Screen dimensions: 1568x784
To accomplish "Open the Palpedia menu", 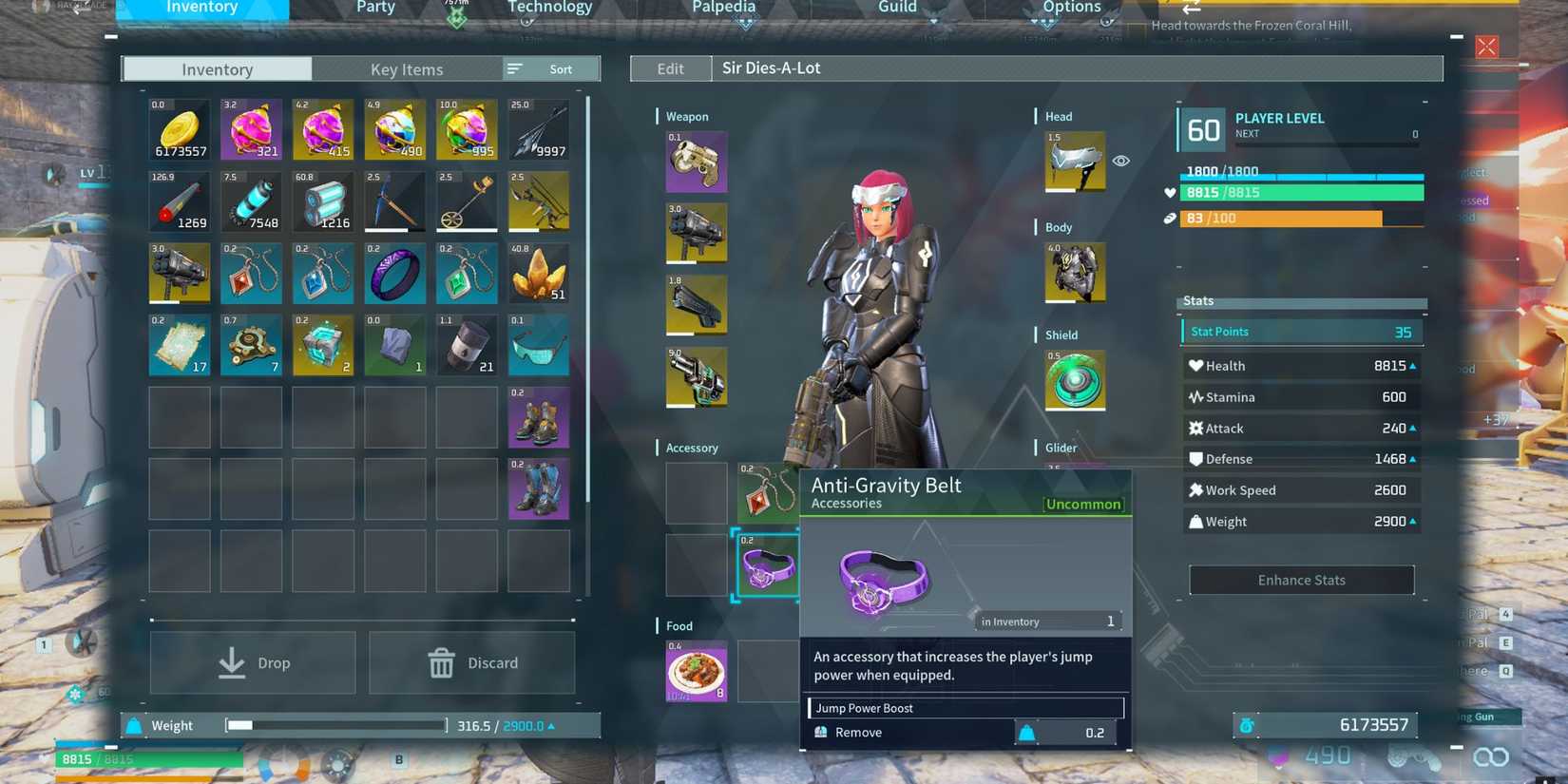I will (x=723, y=8).
